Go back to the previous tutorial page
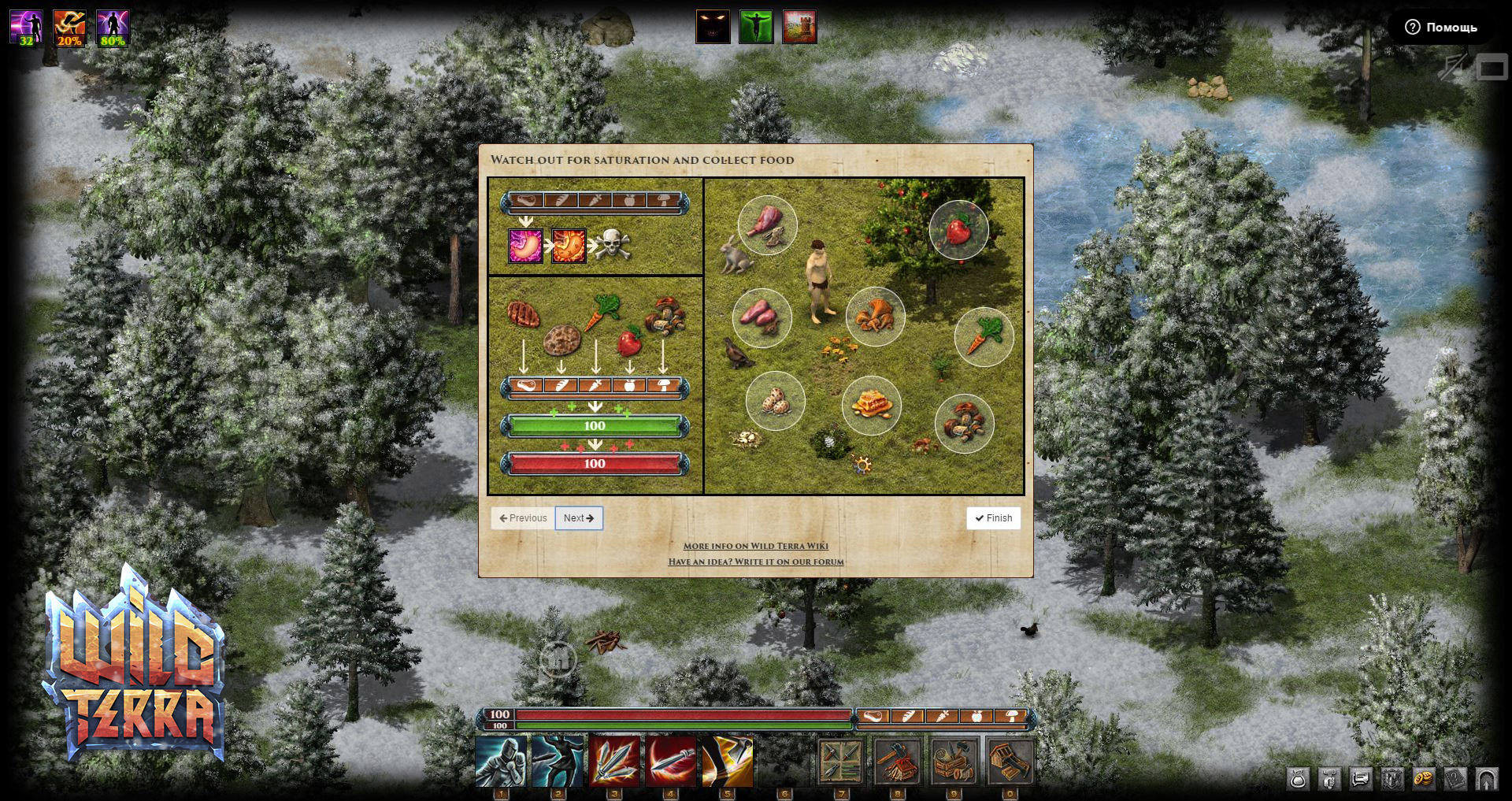 523,518
